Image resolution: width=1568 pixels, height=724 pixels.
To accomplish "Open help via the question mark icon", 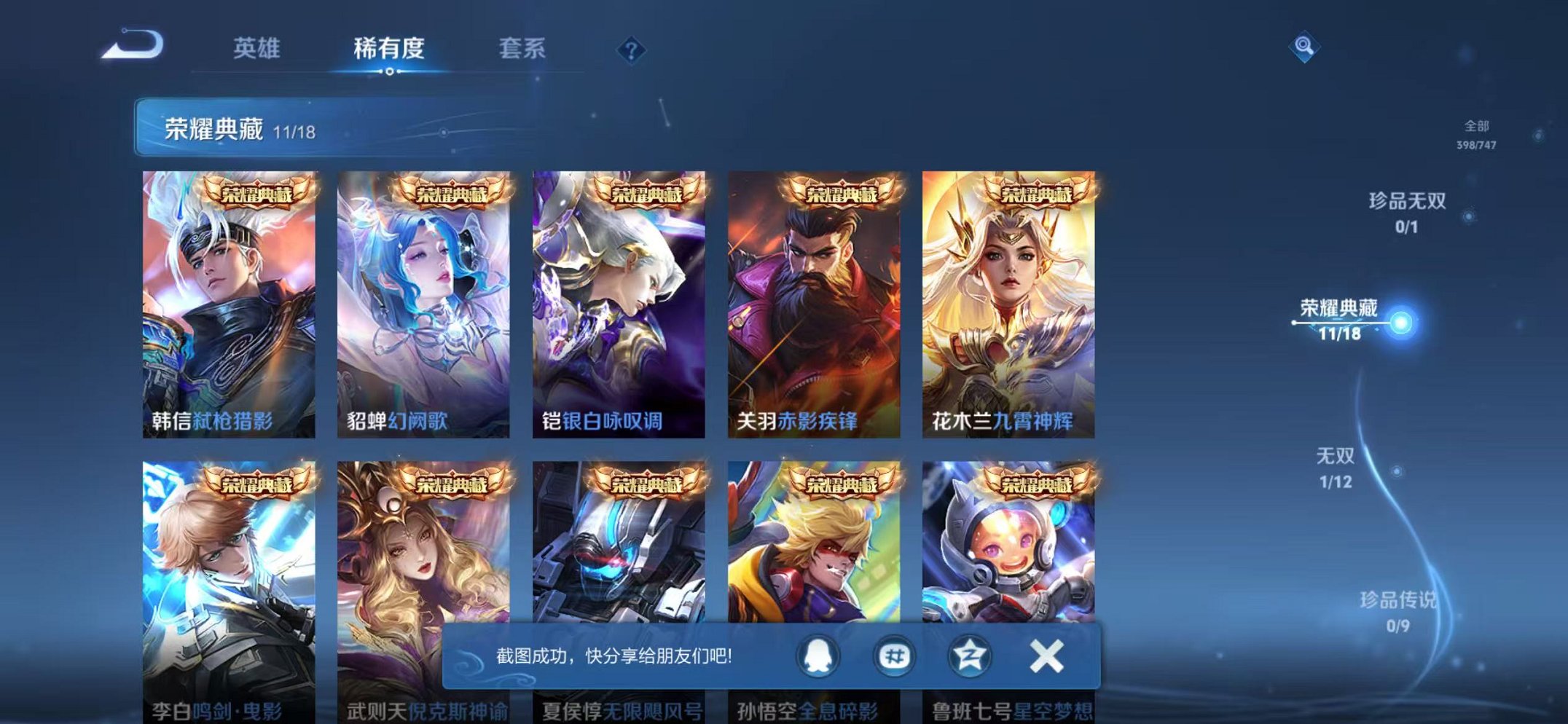I will pos(631,50).
